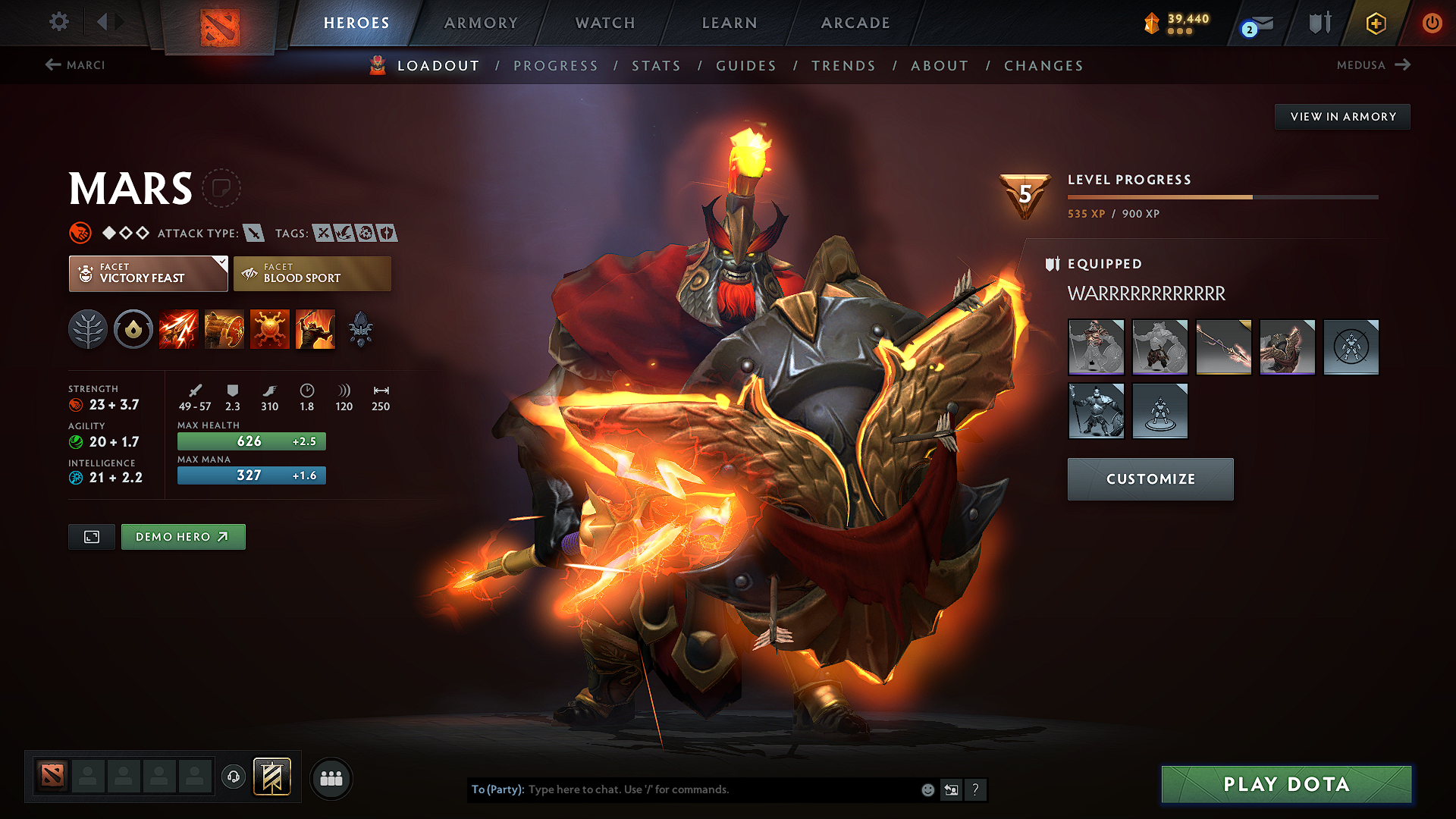Click the Arena of Blood ability icon

pos(315,329)
